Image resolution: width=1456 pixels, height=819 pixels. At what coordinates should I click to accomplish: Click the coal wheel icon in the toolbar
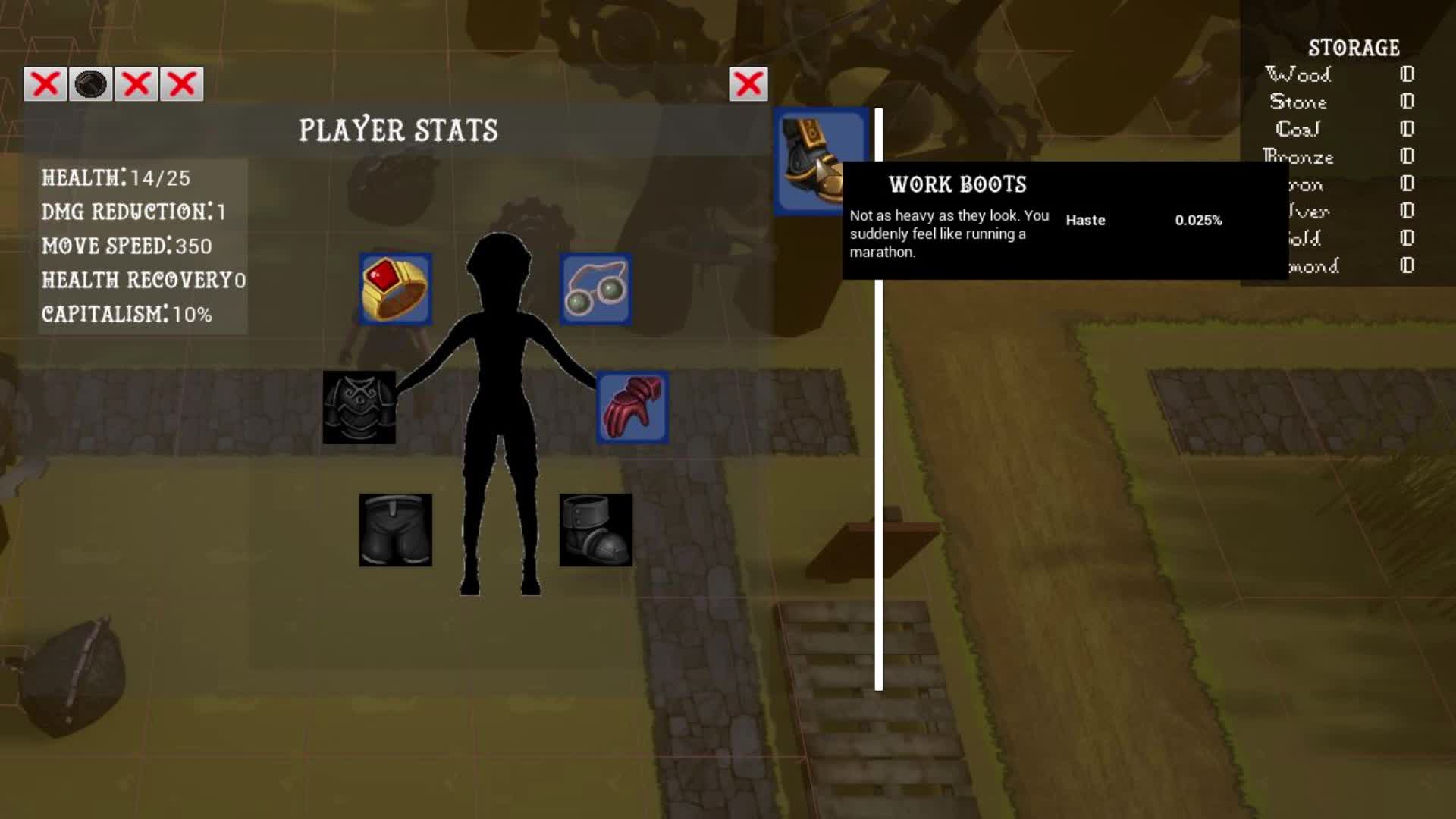click(x=89, y=84)
